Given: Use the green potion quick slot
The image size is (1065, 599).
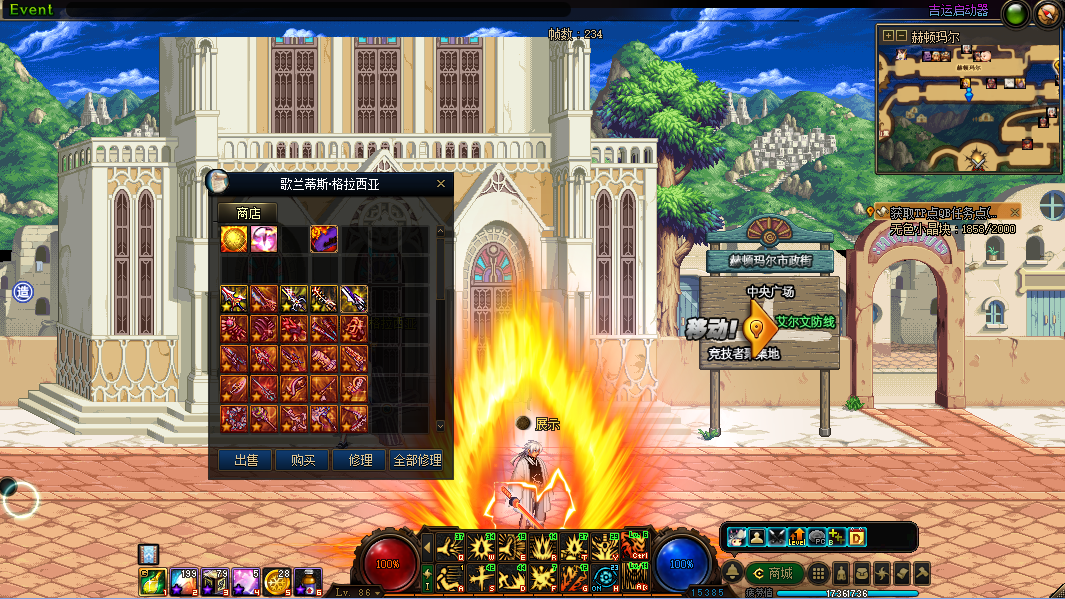Looking at the screenshot, I should pyautogui.click(x=152, y=580).
